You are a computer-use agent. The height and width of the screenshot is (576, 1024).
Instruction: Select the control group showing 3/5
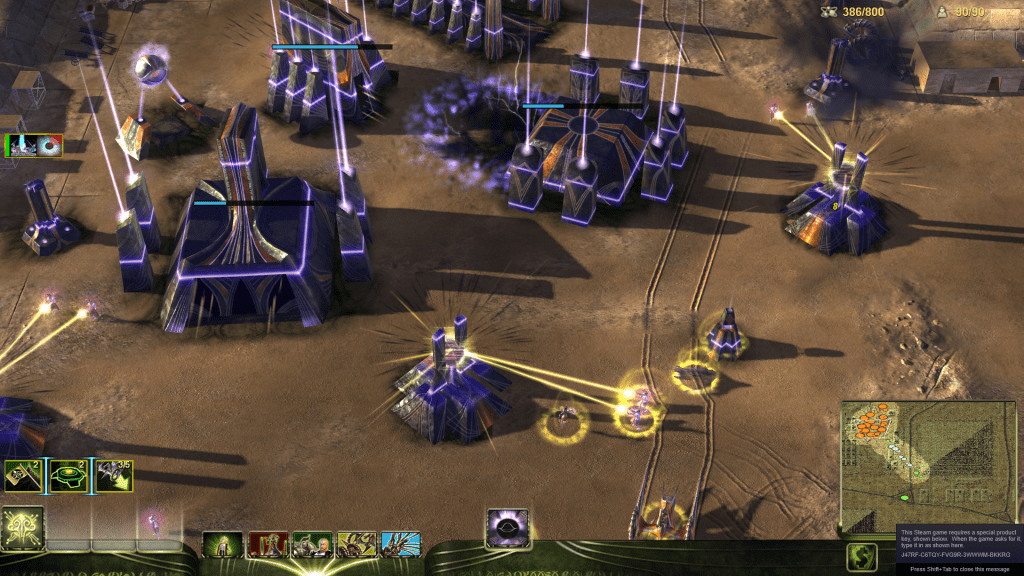coord(113,477)
